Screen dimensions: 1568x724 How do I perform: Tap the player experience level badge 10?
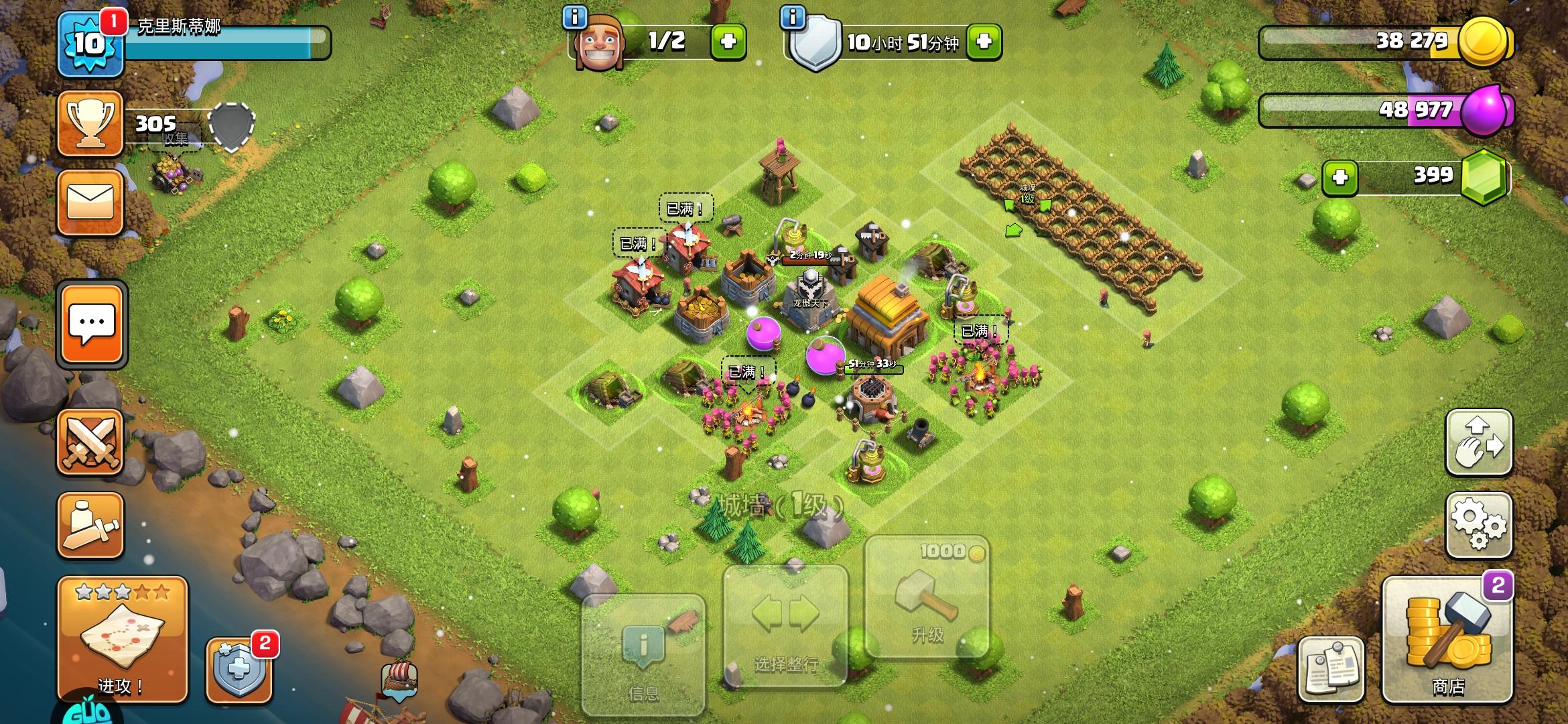coord(90,42)
